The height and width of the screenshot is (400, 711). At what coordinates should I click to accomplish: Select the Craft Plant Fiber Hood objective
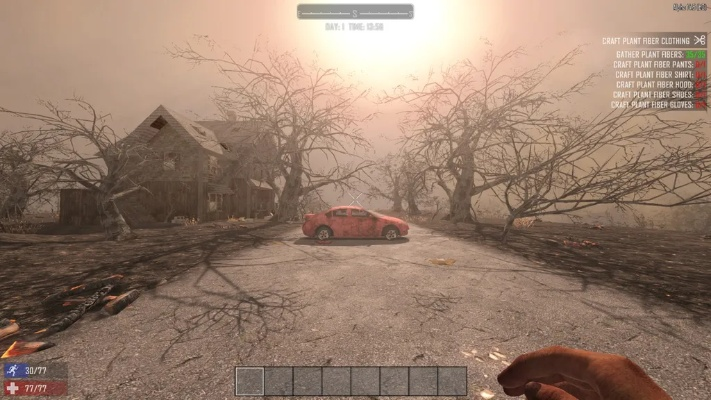click(x=652, y=84)
